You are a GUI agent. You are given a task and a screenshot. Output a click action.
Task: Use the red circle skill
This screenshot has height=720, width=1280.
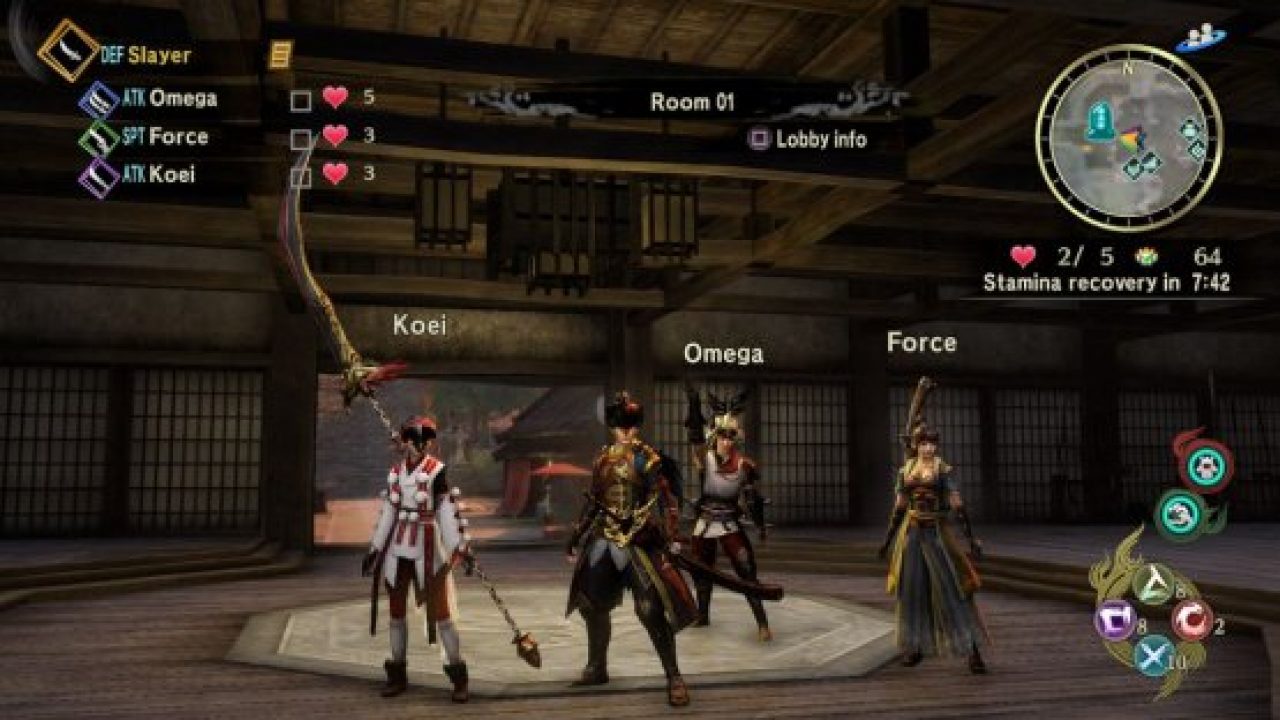1192,620
